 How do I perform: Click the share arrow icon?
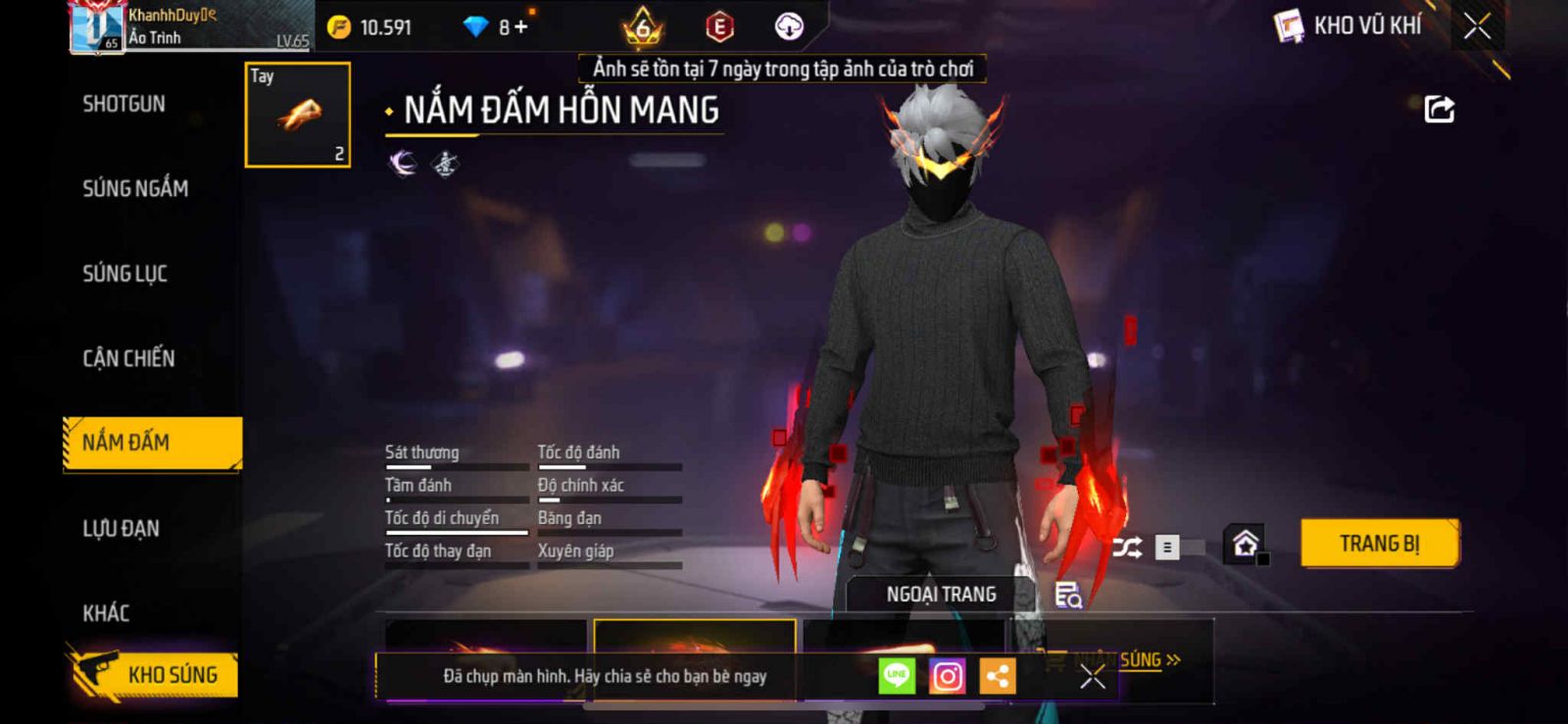[1439, 109]
